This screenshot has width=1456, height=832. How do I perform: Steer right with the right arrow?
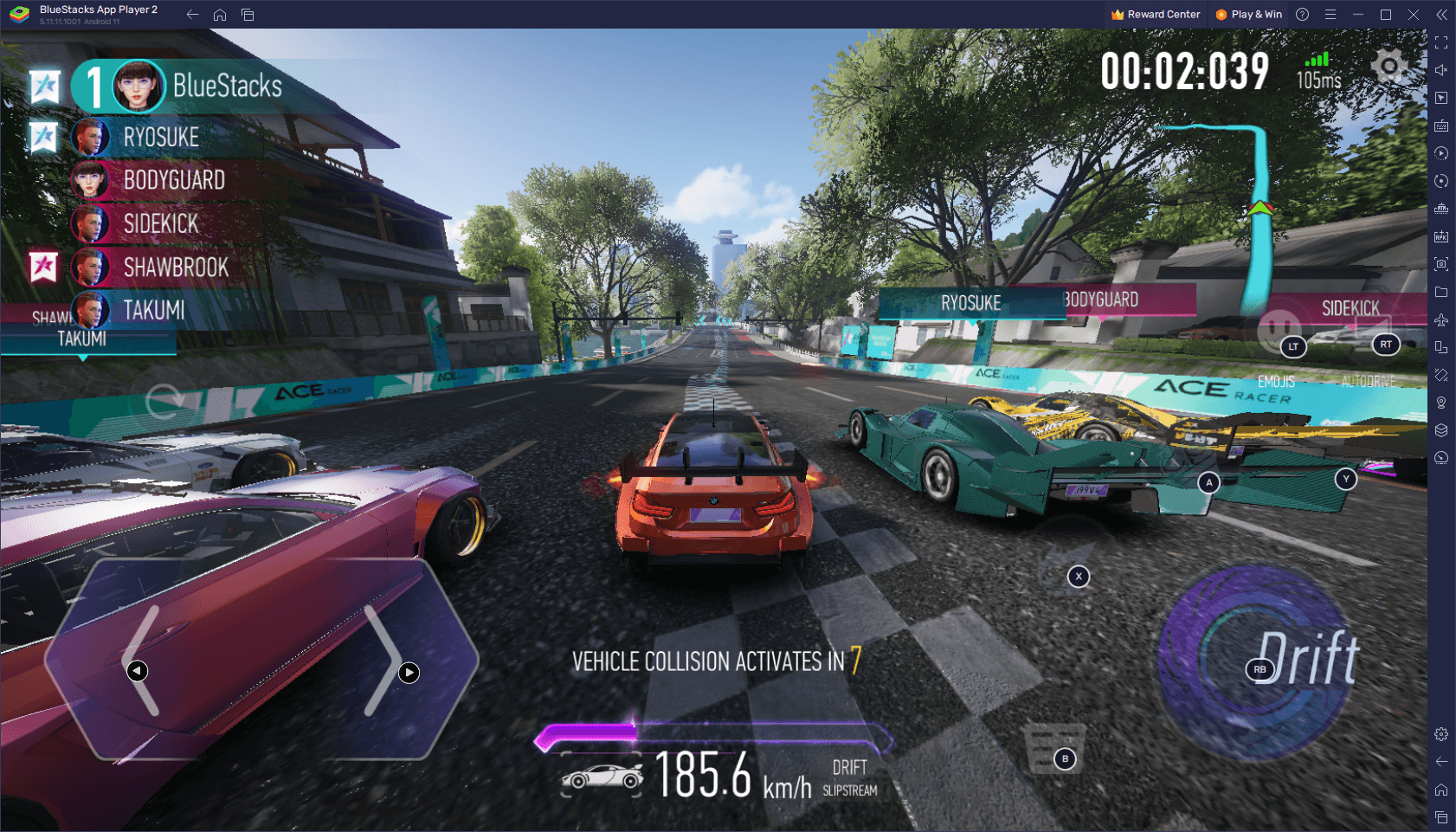click(386, 663)
